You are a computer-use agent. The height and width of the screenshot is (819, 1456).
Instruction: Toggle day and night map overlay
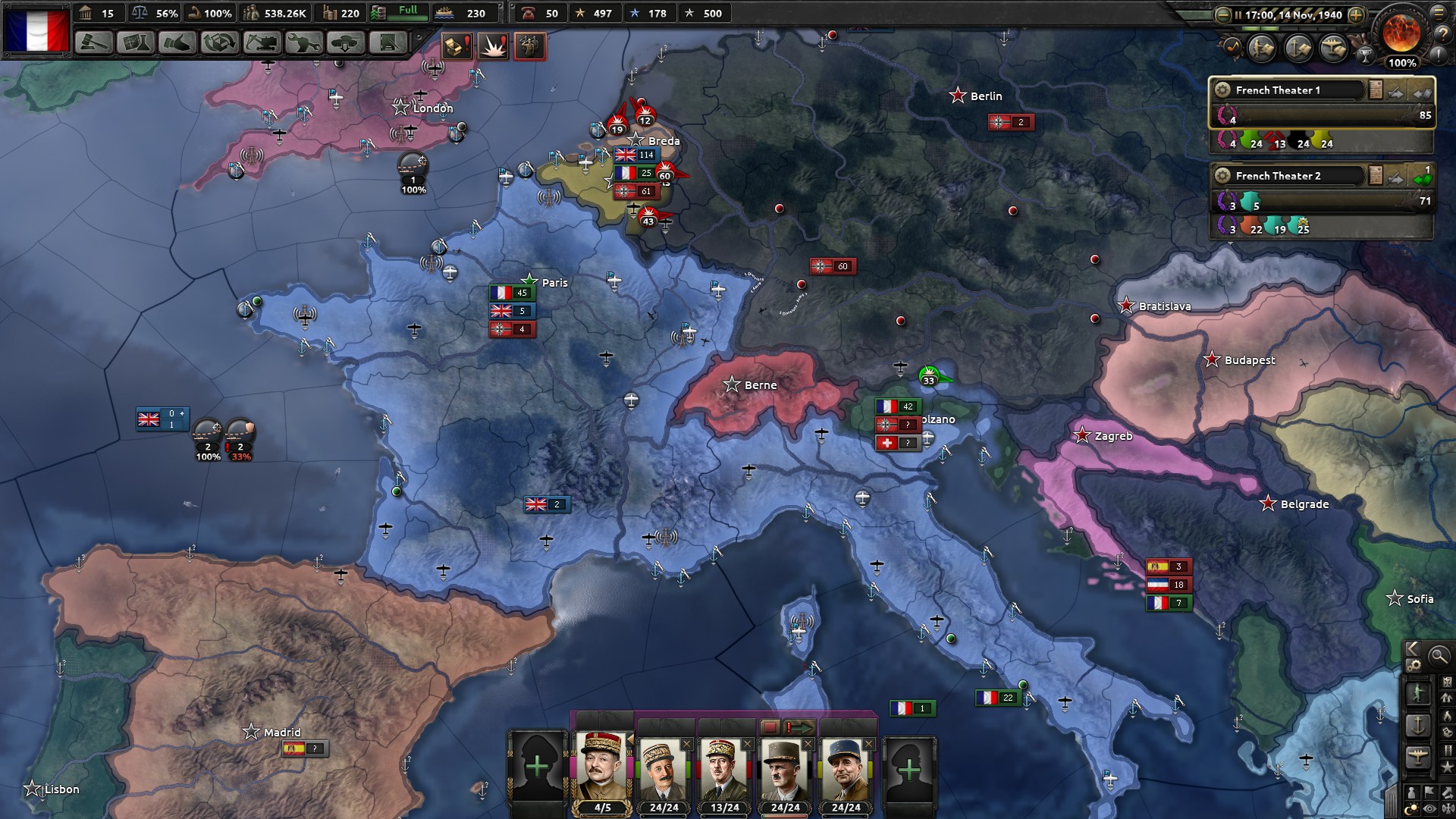(1412, 807)
